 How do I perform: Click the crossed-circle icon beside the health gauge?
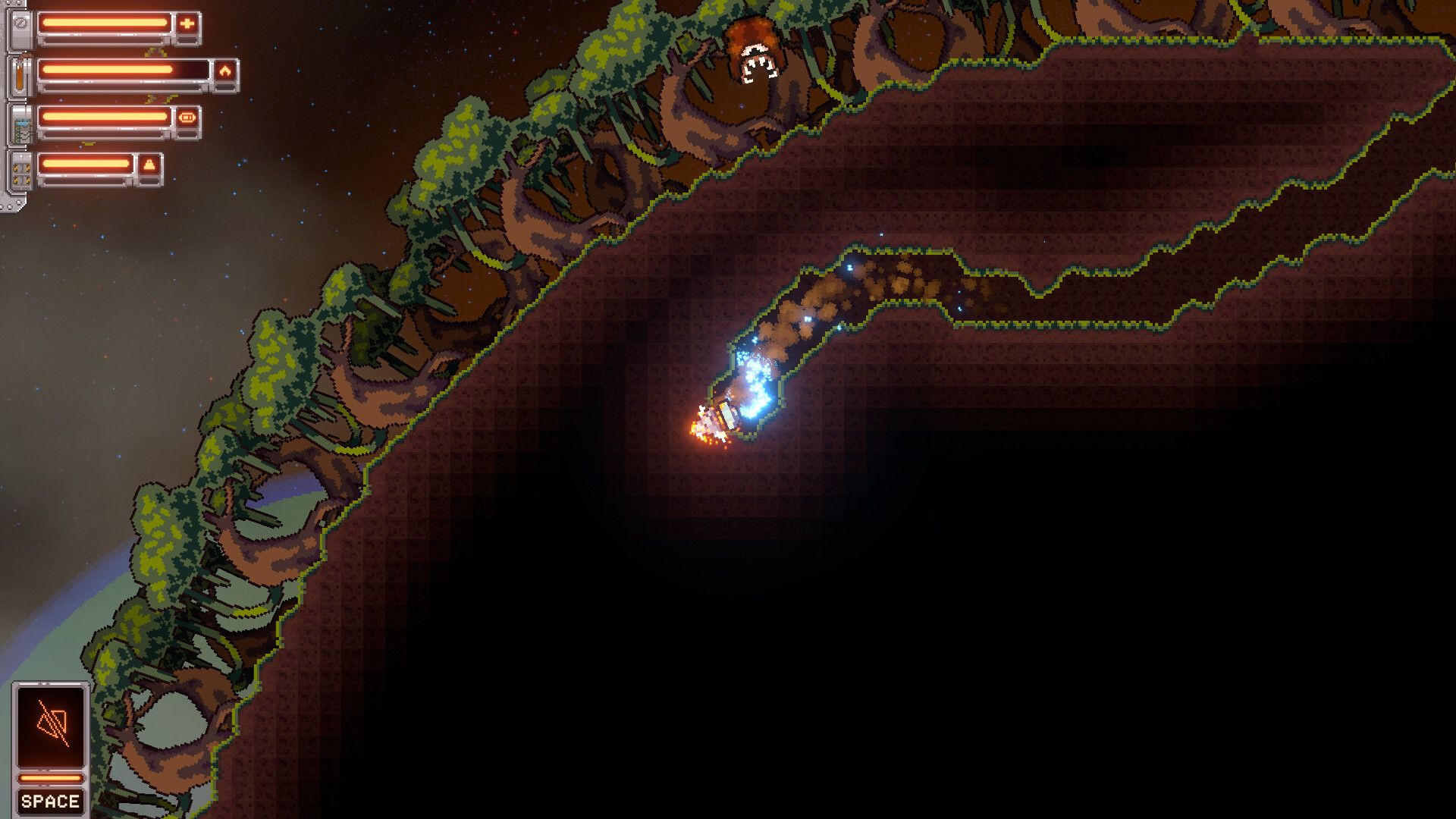(x=22, y=23)
